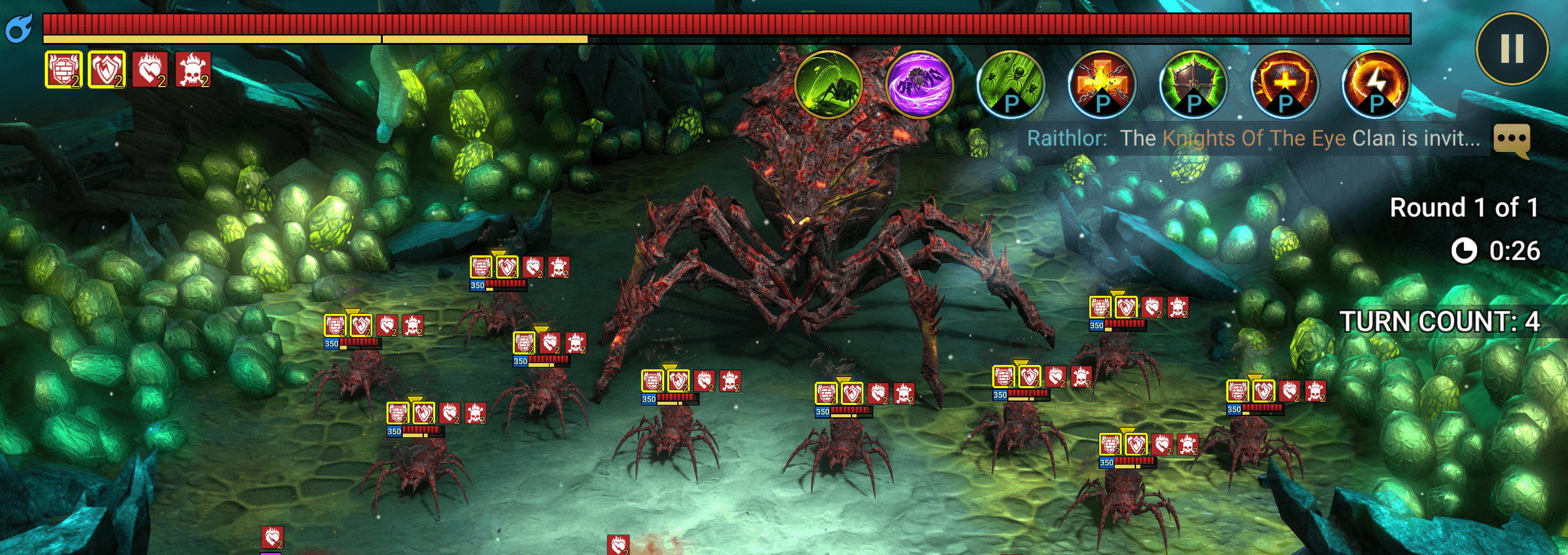The image size is (1568, 555).
Task: Pause the battle with the pause button
Action: (x=1511, y=49)
